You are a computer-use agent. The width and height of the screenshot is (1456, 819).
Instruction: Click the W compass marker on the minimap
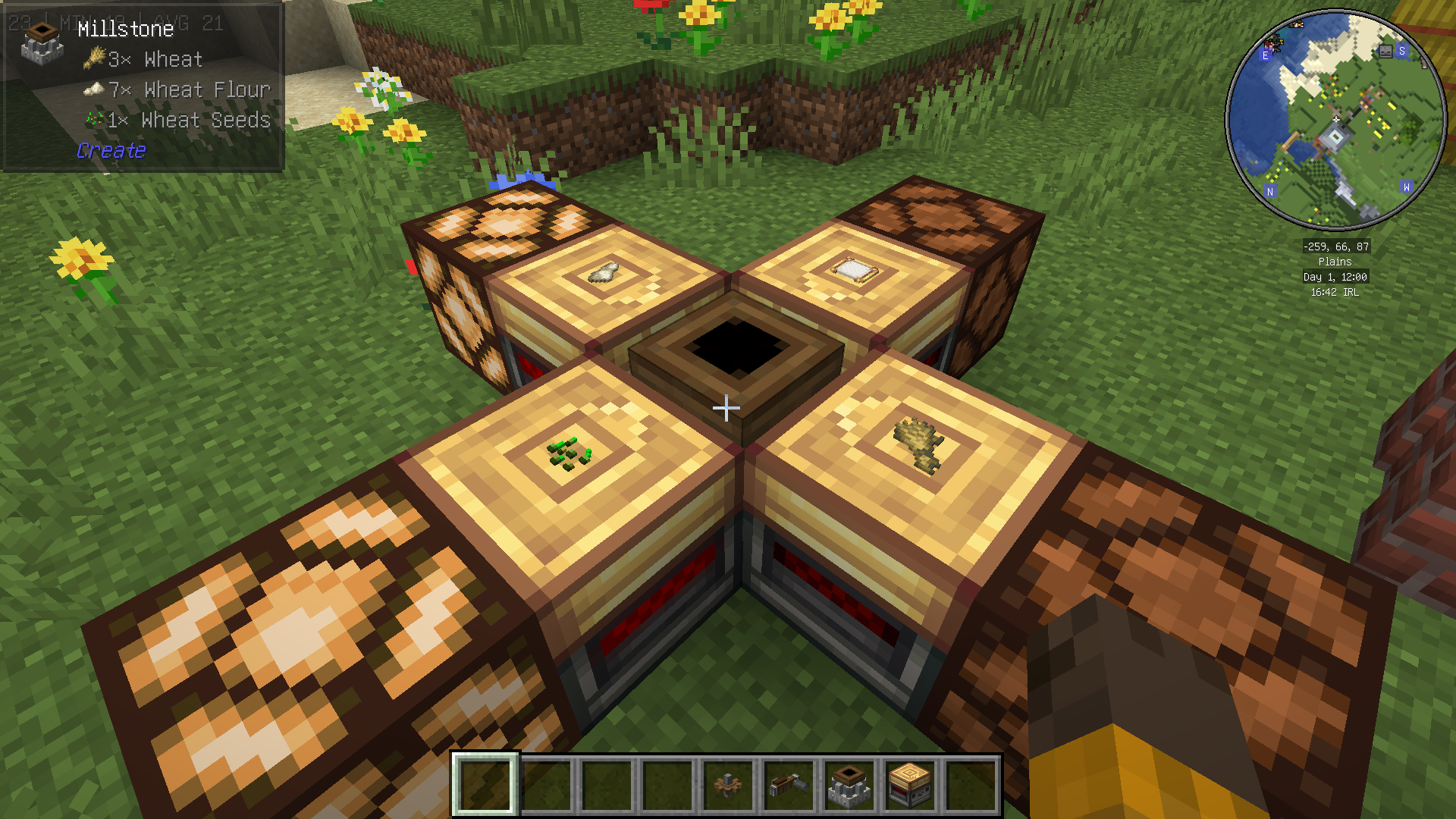pyautogui.click(x=1408, y=184)
